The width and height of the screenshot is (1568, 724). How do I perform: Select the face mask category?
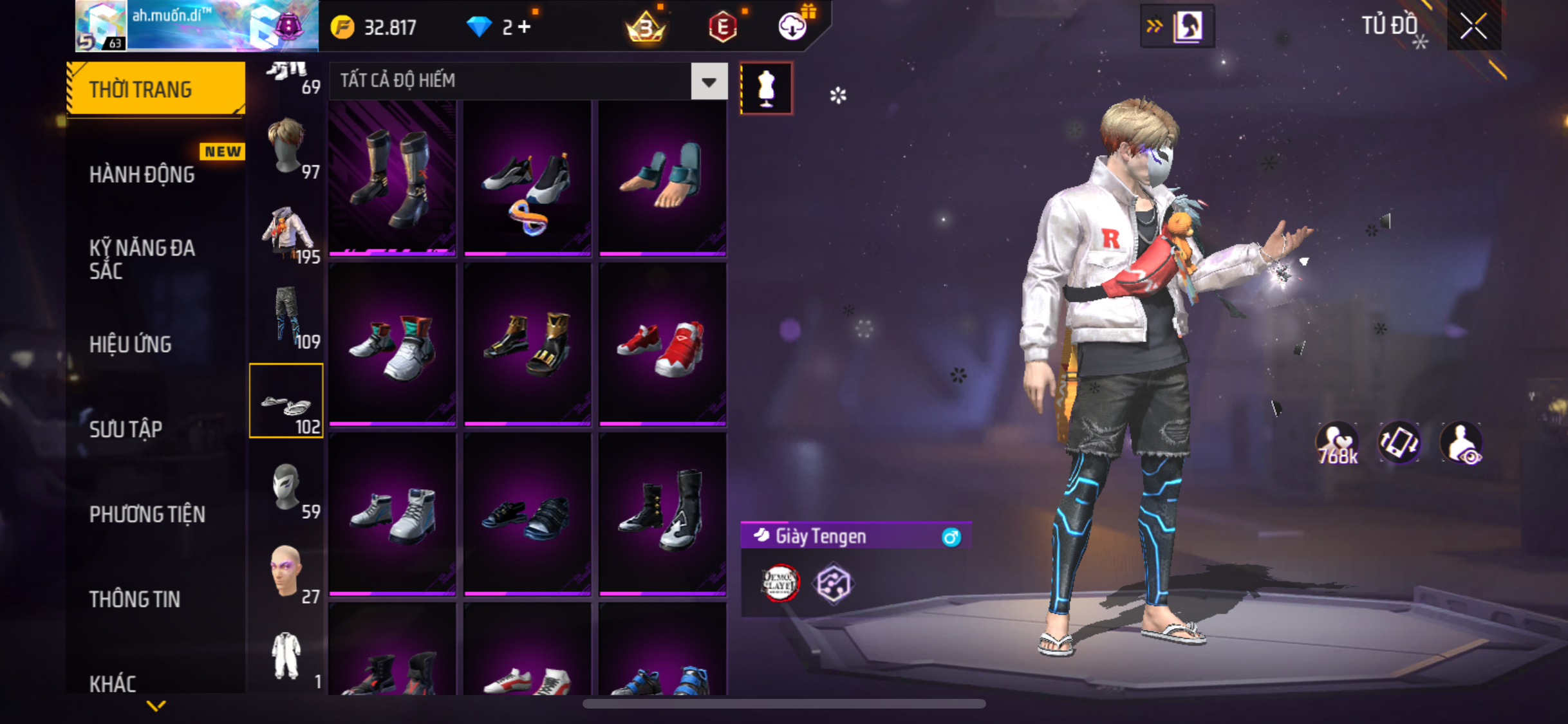[287, 487]
